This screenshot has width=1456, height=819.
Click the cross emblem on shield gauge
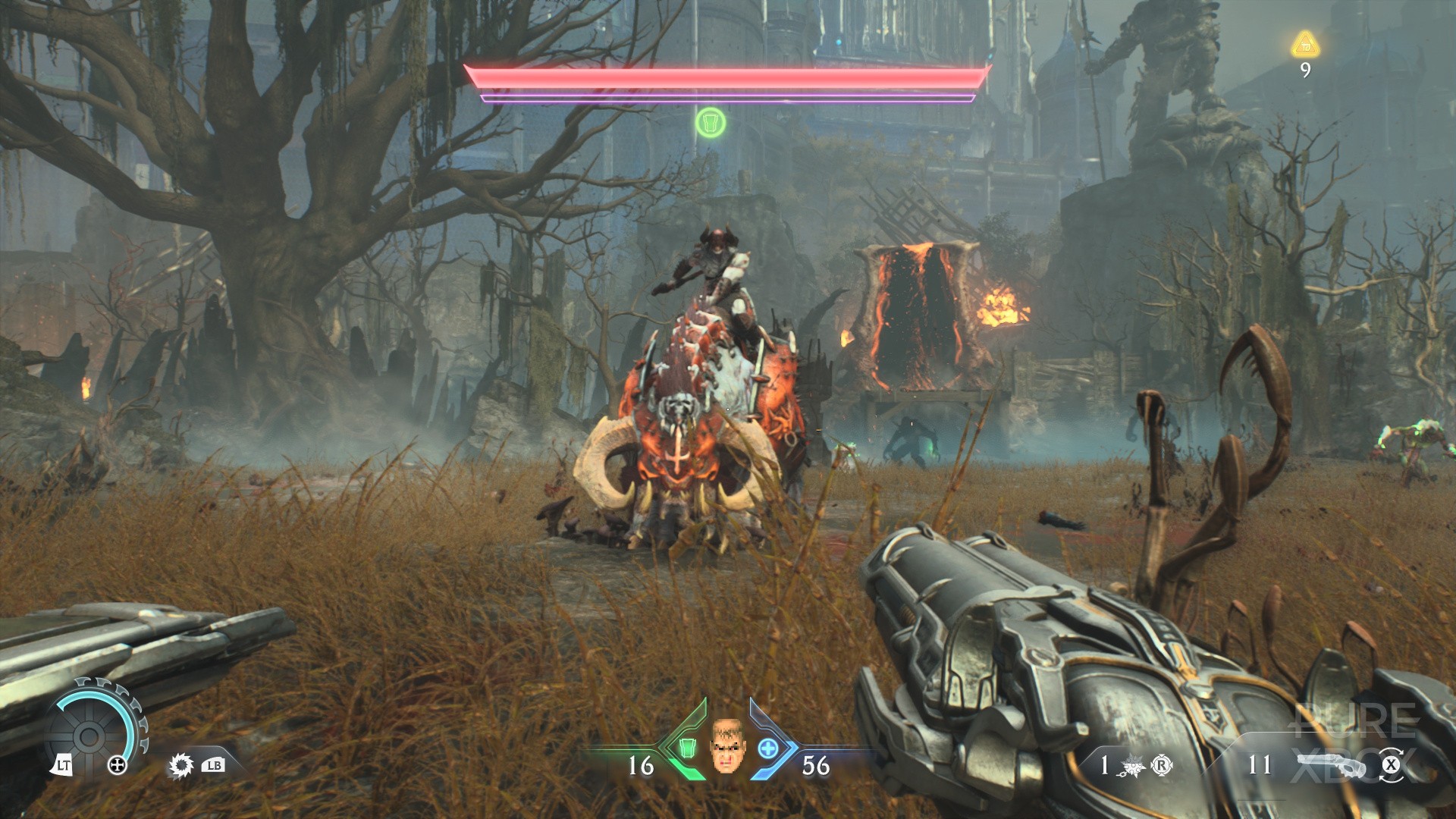tap(118, 765)
